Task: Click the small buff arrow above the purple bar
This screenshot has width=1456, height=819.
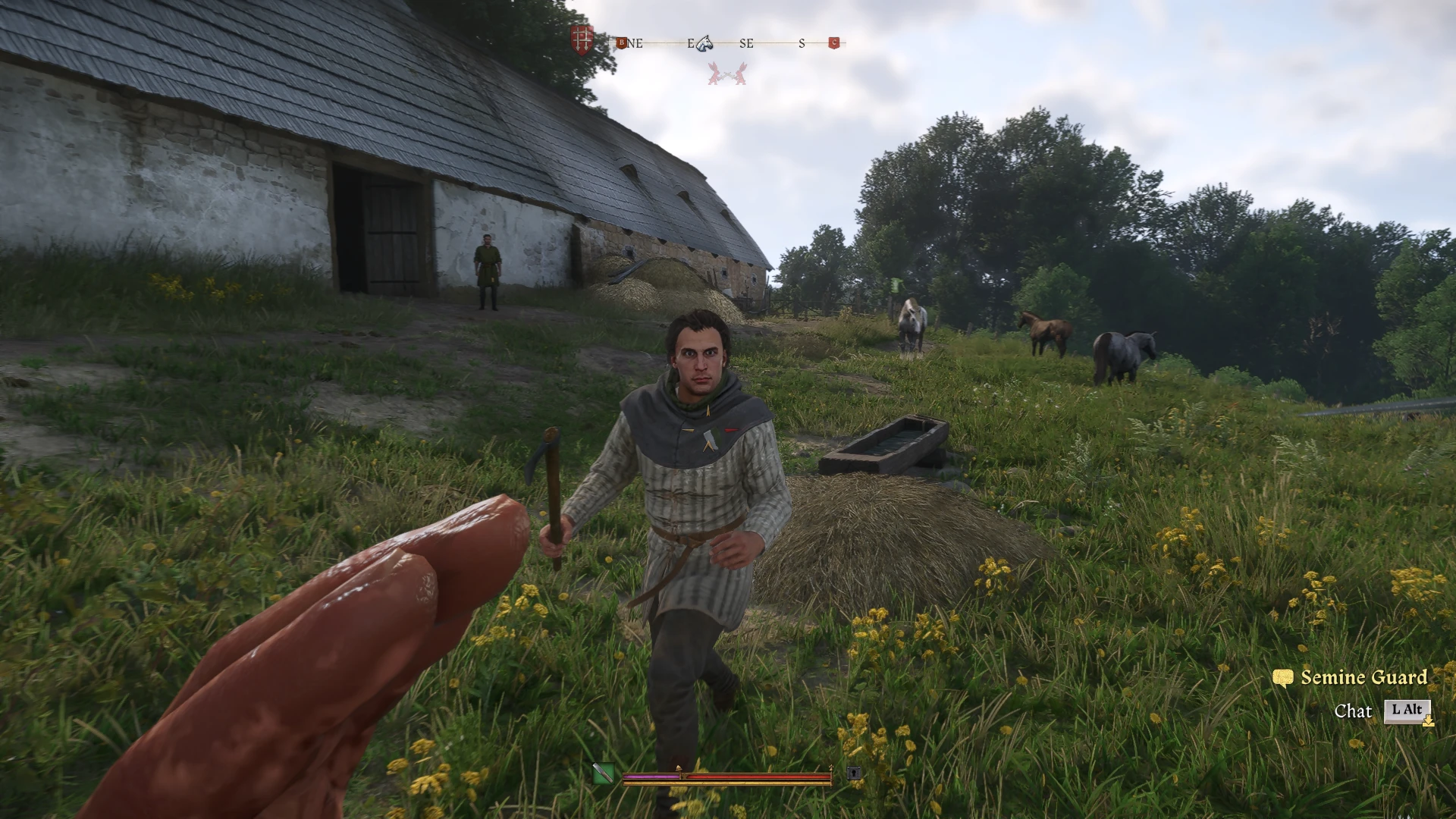Action: point(679,767)
